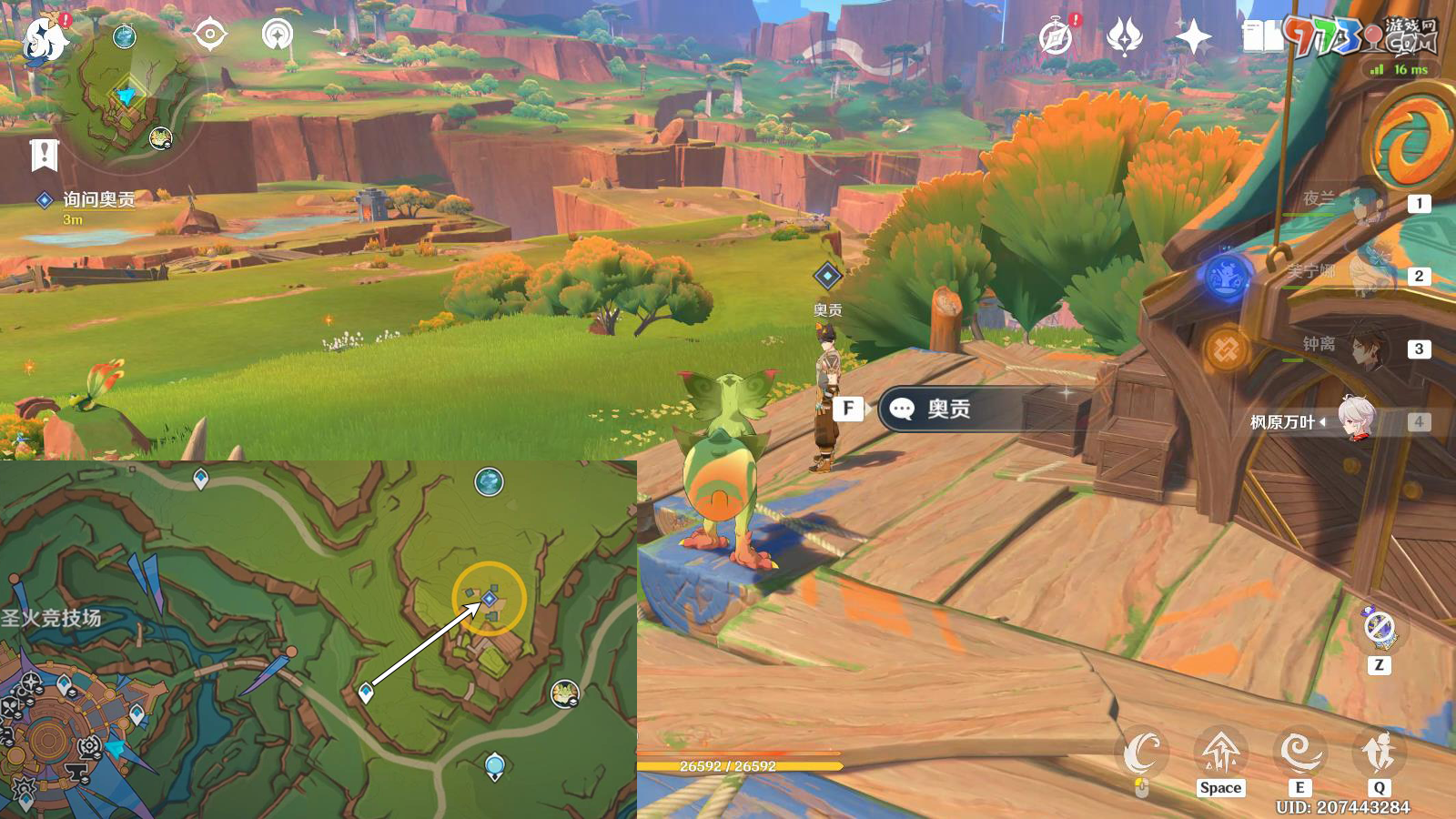Use the quick gadget above Z
1456x819 pixels.
pyautogui.click(x=1380, y=628)
